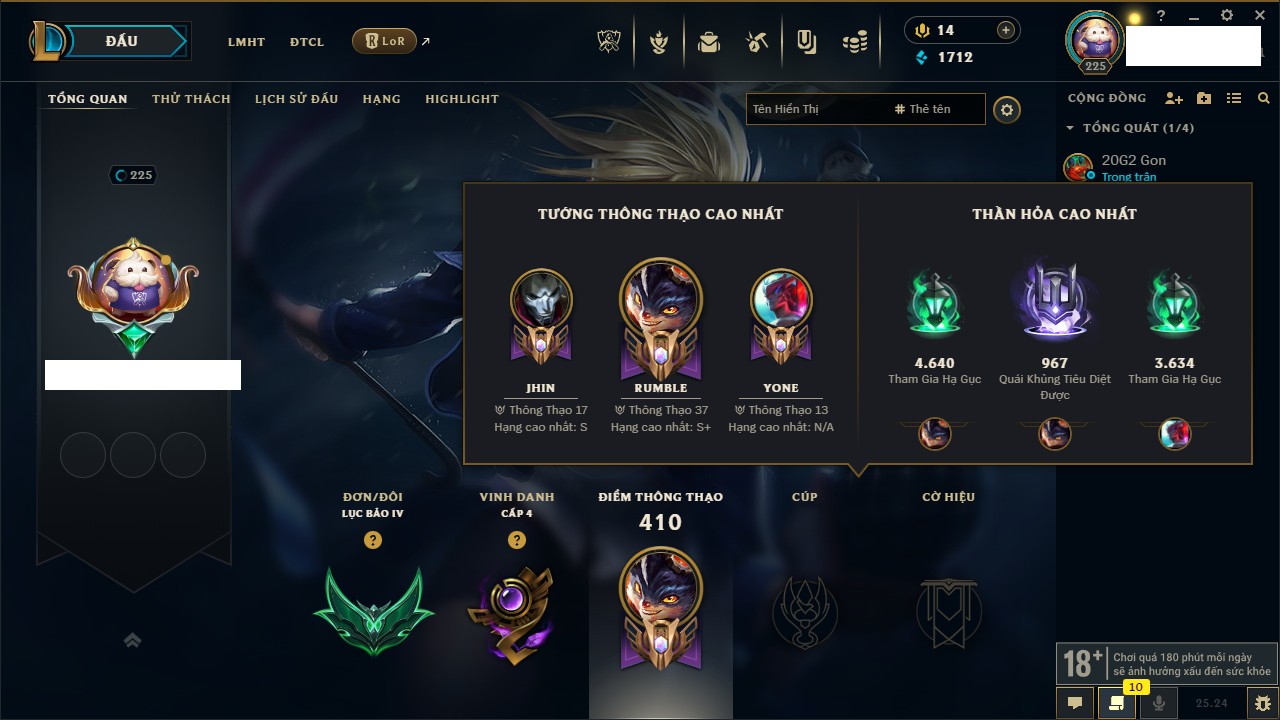The height and width of the screenshot is (720, 1280).
Task: Click the Tên Hiển Thị search field
Action: [815, 109]
